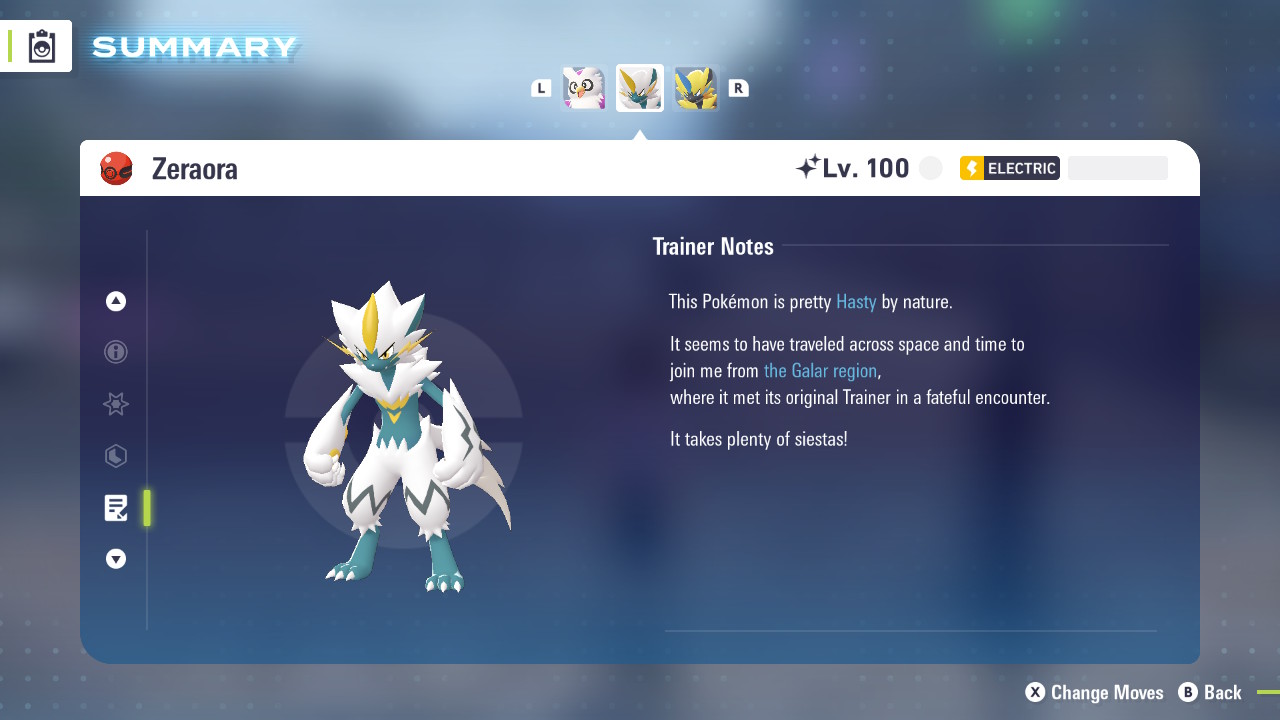Click the down arrow below the summary tabs
This screenshot has height=720, width=1280.
click(x=116, y=559)
